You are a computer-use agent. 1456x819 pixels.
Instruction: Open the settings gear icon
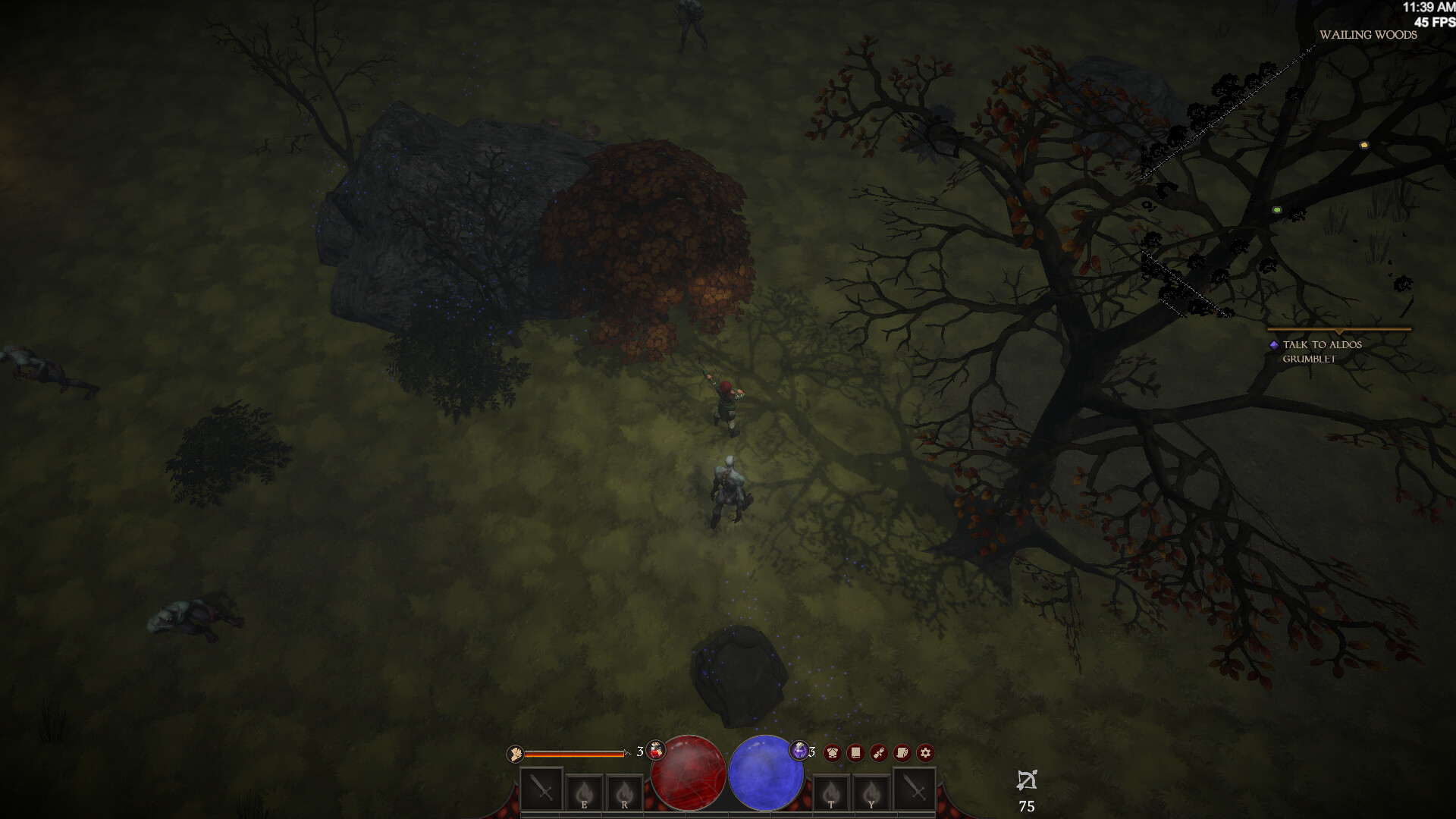[x=925, y=752]
